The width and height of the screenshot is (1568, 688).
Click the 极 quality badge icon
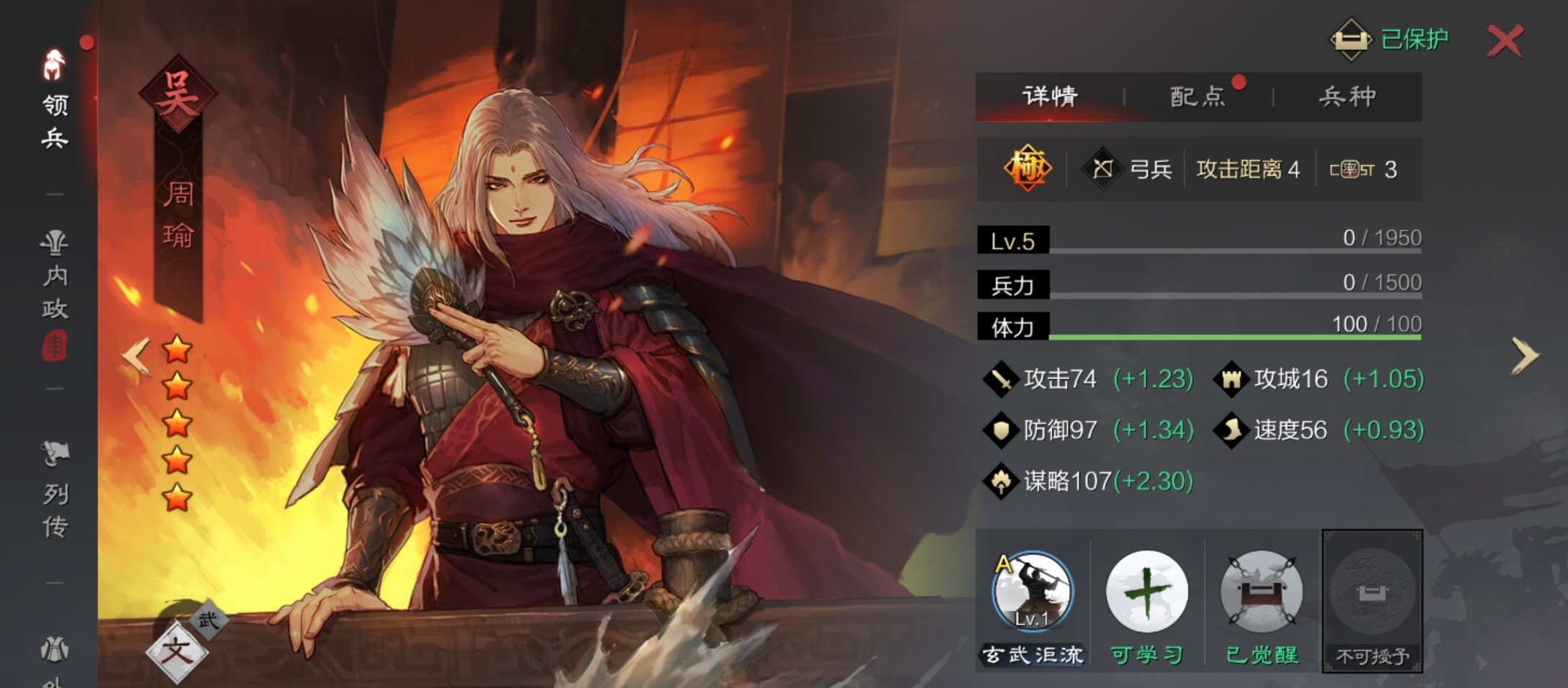1027,169
